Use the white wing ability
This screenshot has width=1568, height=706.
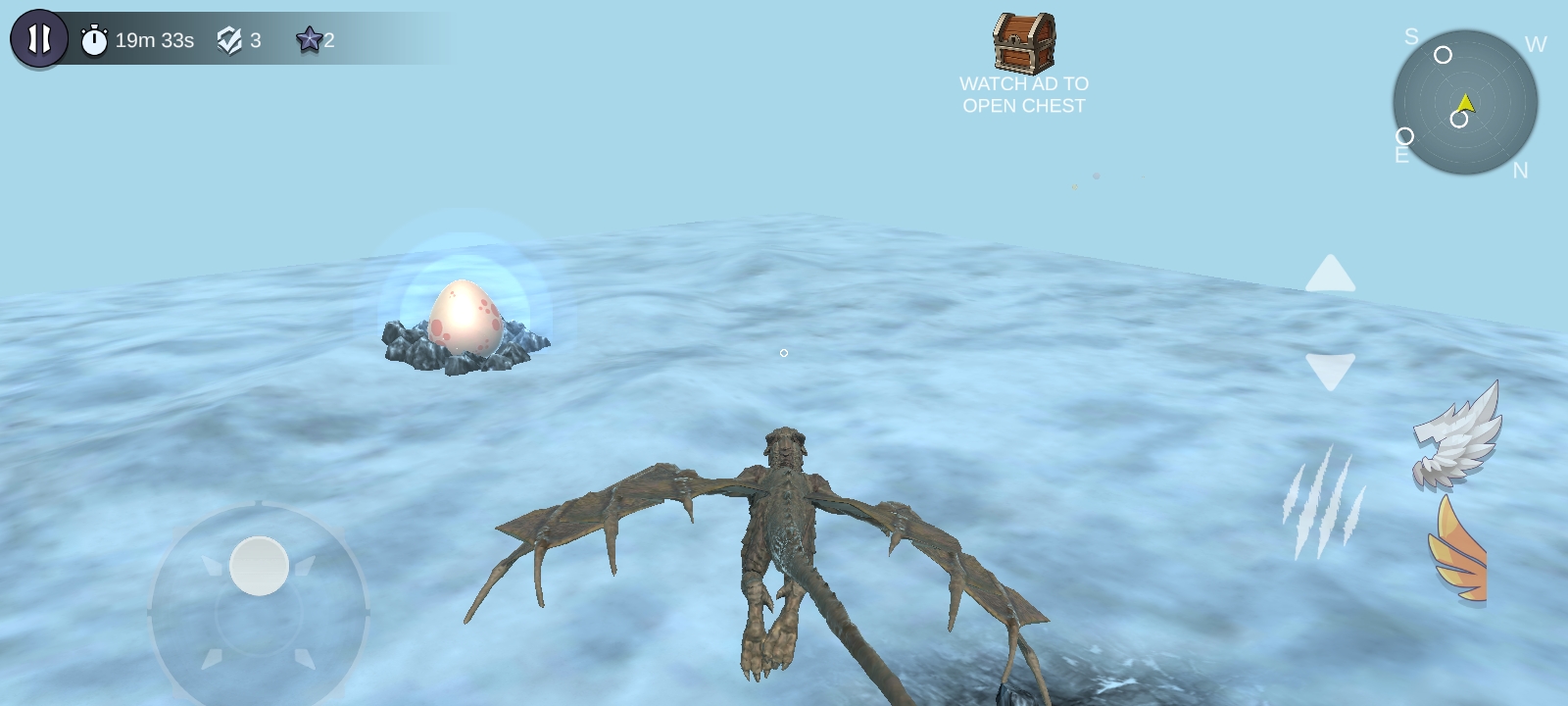coord(1458,436)
